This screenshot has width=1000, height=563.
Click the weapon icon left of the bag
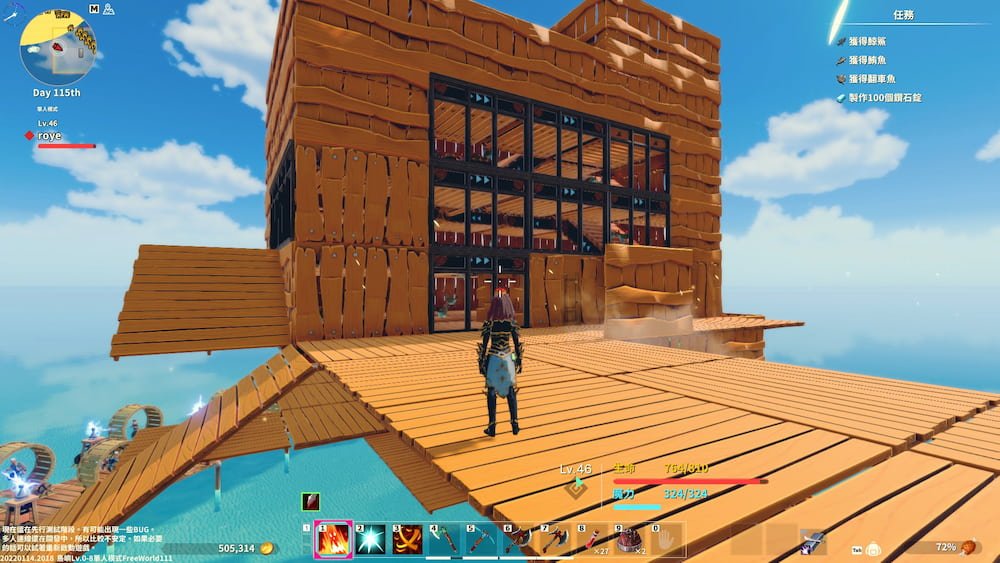pyautogui.click(x=812, y=543)
